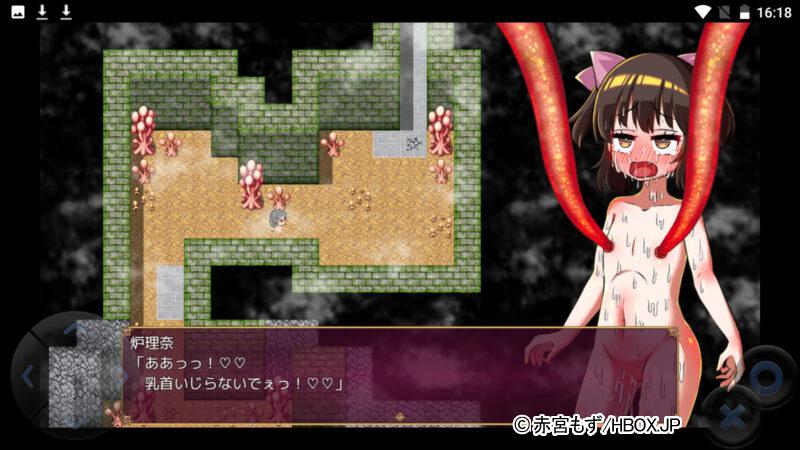Tap the X cancel button
800x450 pixels.
pos(731,415)
